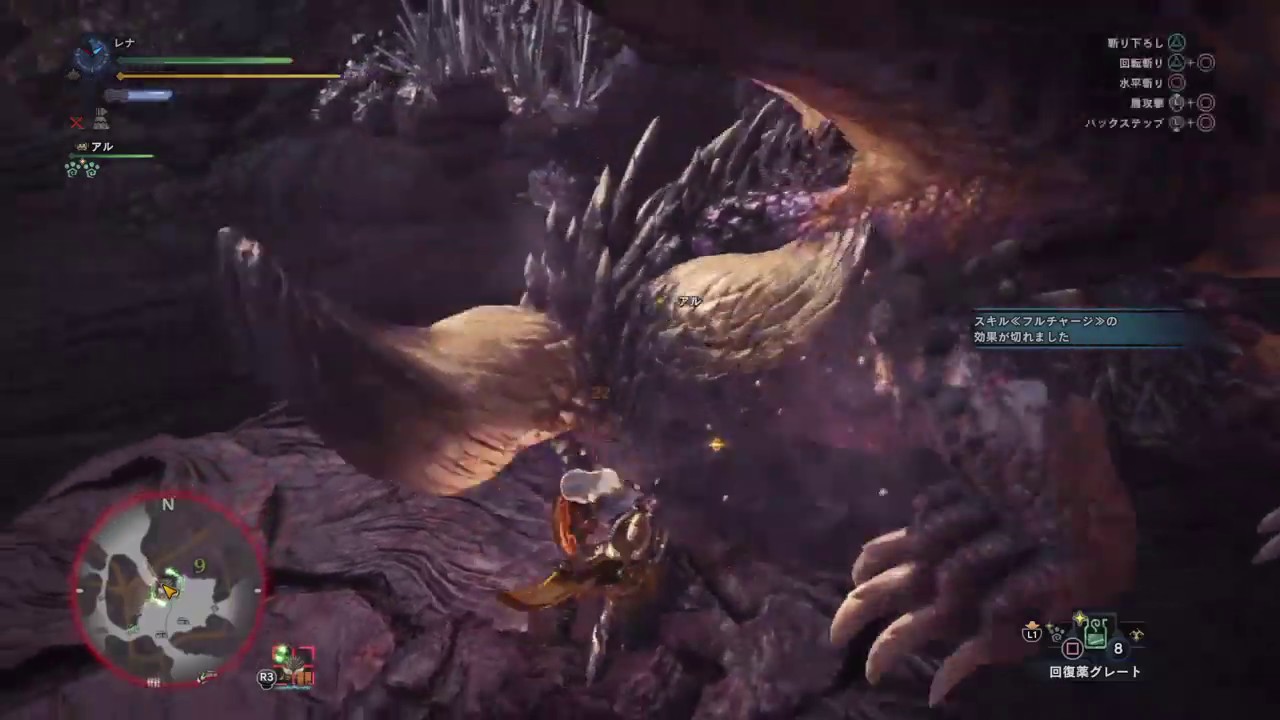Toggle the red X status icon off
1280x720 pixels.
76,122
